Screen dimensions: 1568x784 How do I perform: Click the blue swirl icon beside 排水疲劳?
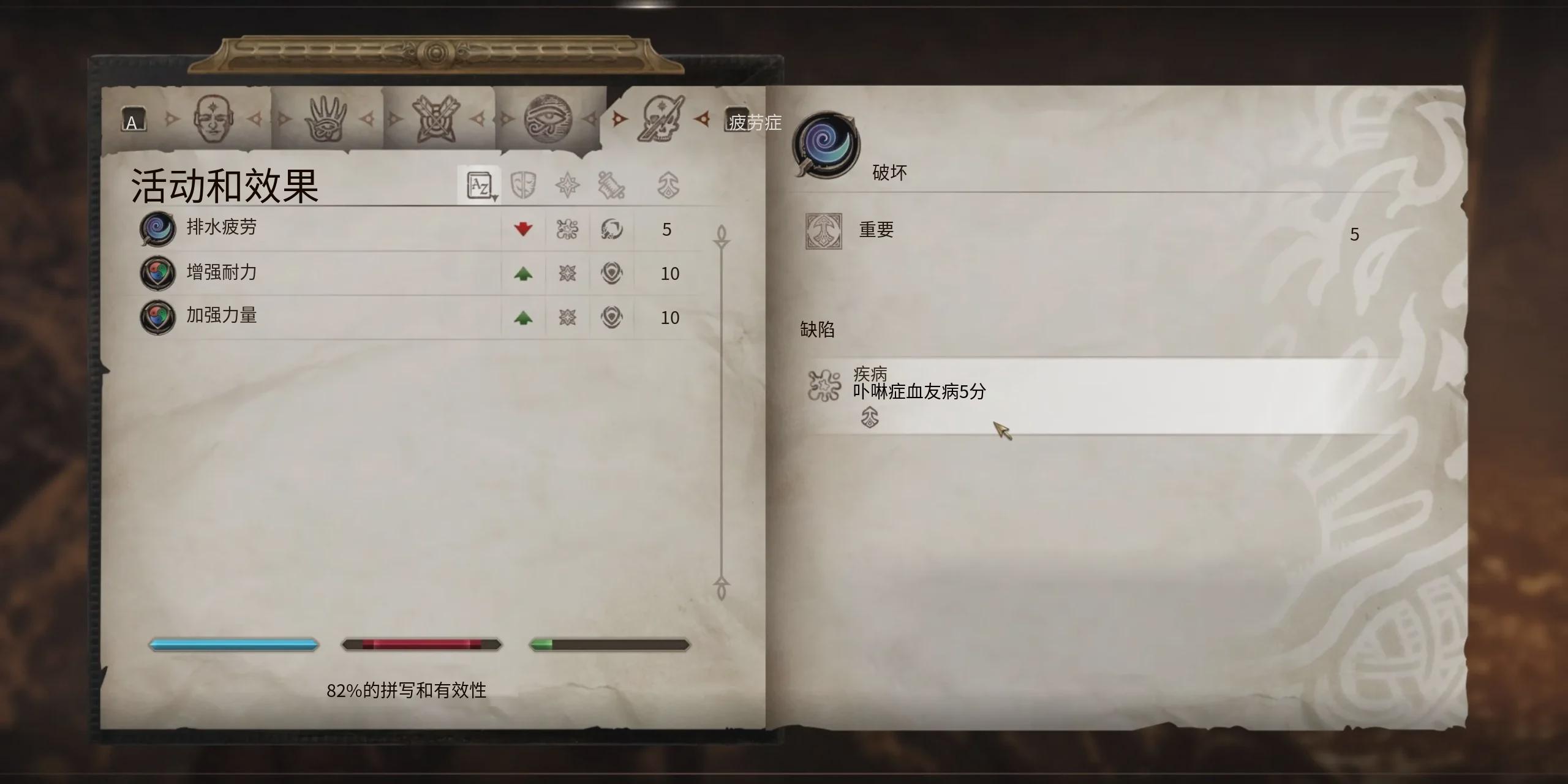157,229
